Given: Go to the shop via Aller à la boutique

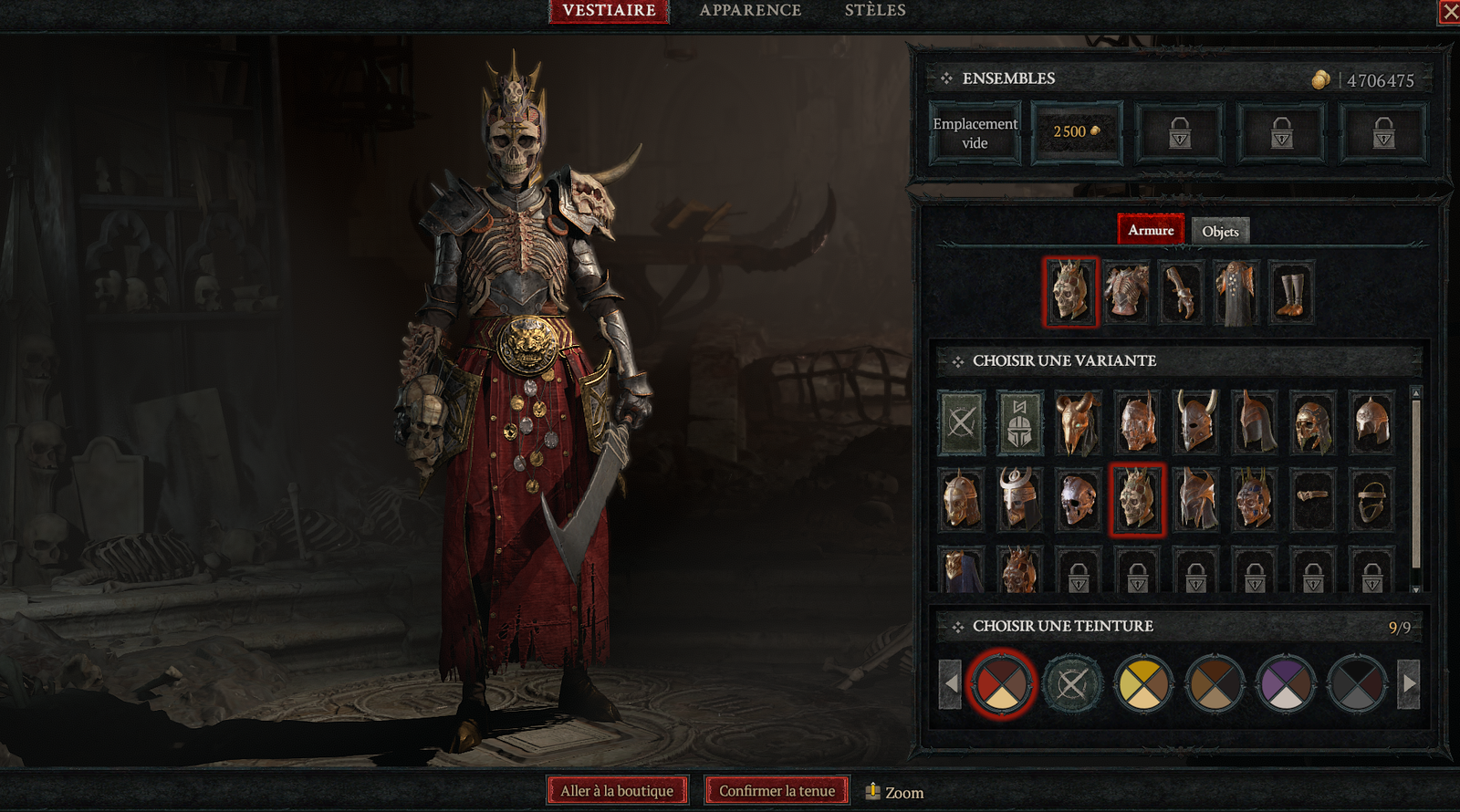Looking at the screenshot, I should pos(617,791).
